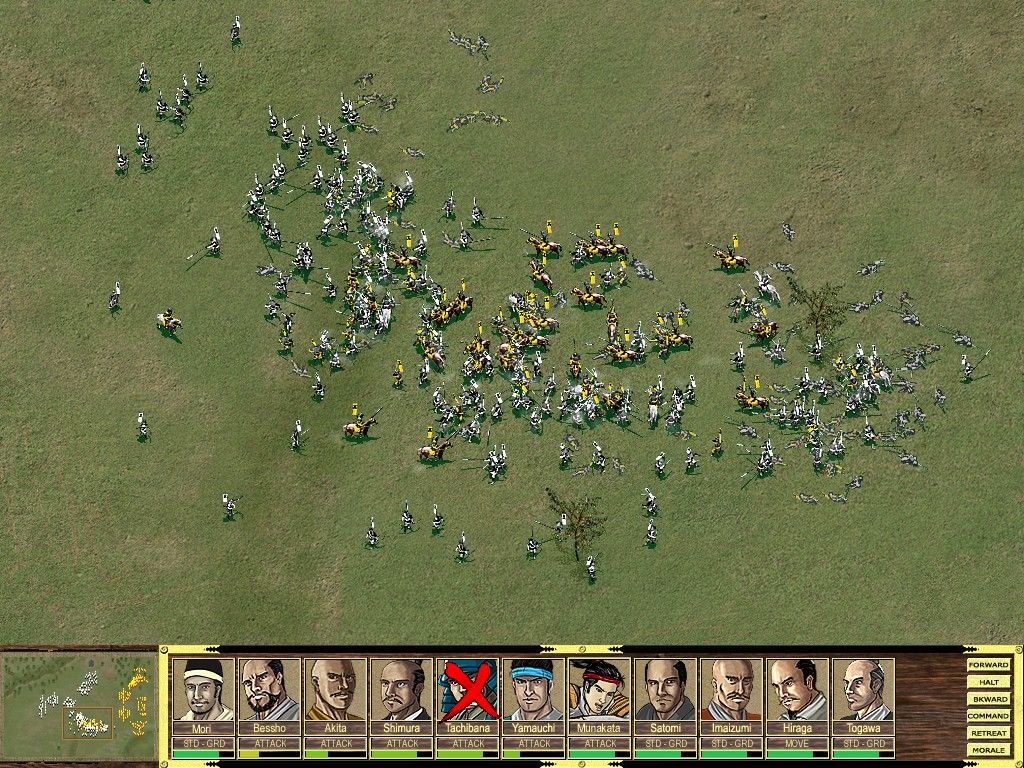The image size is (1024, 768).
Task: Select Imaizumi's unit portrait
Action: click(x=731, y=690)
